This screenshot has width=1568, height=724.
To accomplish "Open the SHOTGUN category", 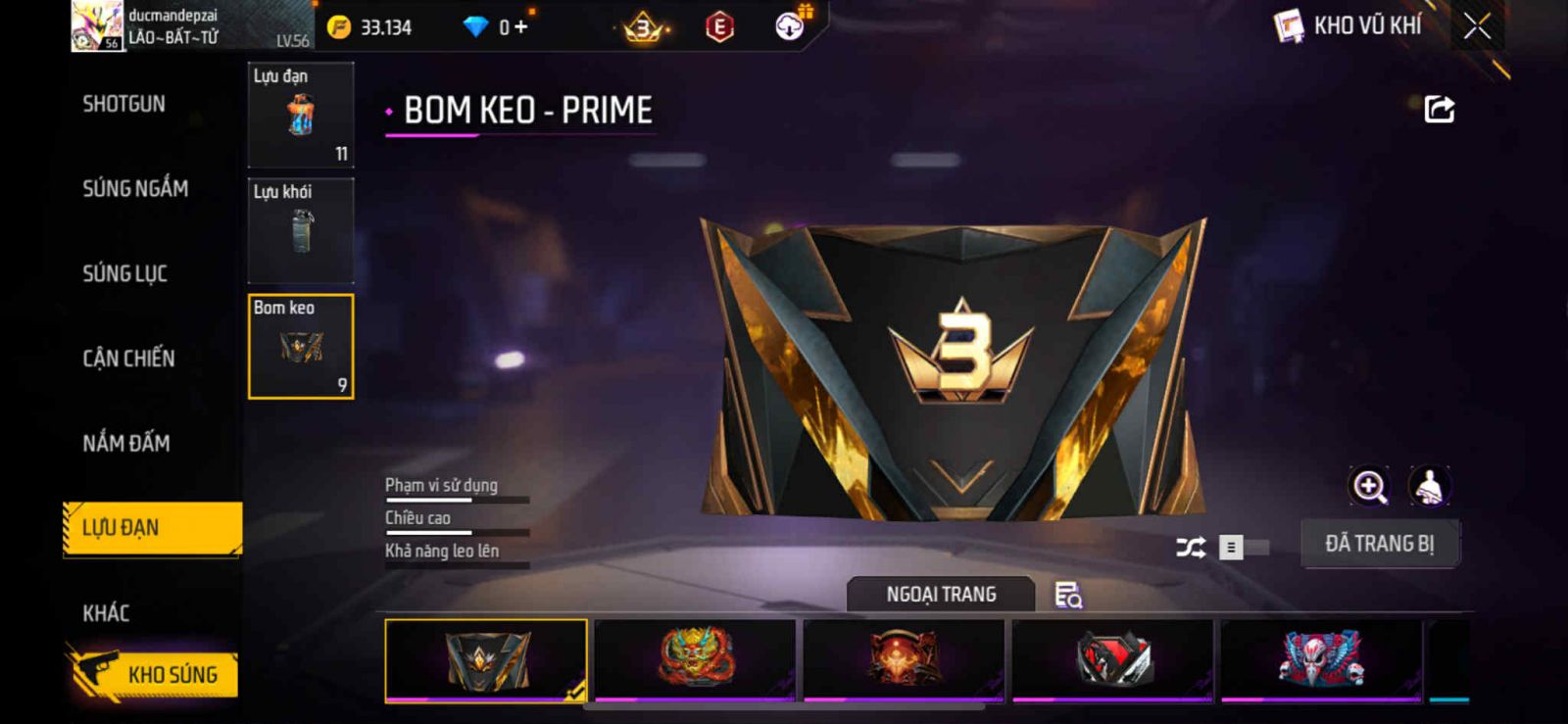I will [124, 104].
